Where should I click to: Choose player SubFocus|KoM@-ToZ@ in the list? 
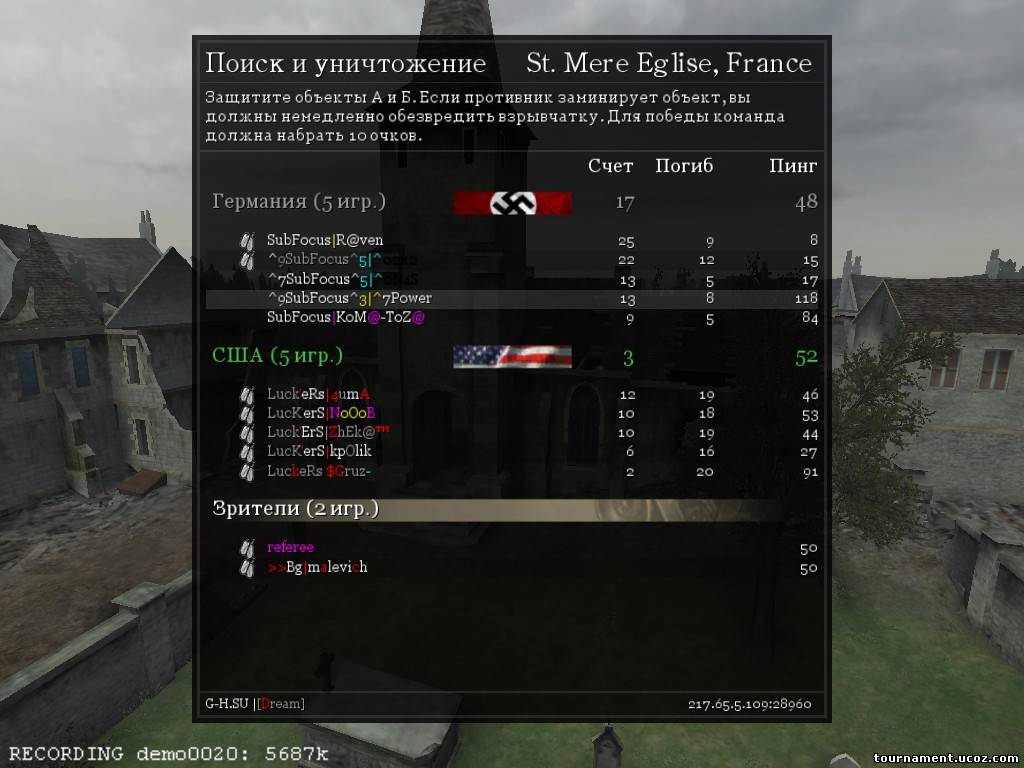click(346, 317)
